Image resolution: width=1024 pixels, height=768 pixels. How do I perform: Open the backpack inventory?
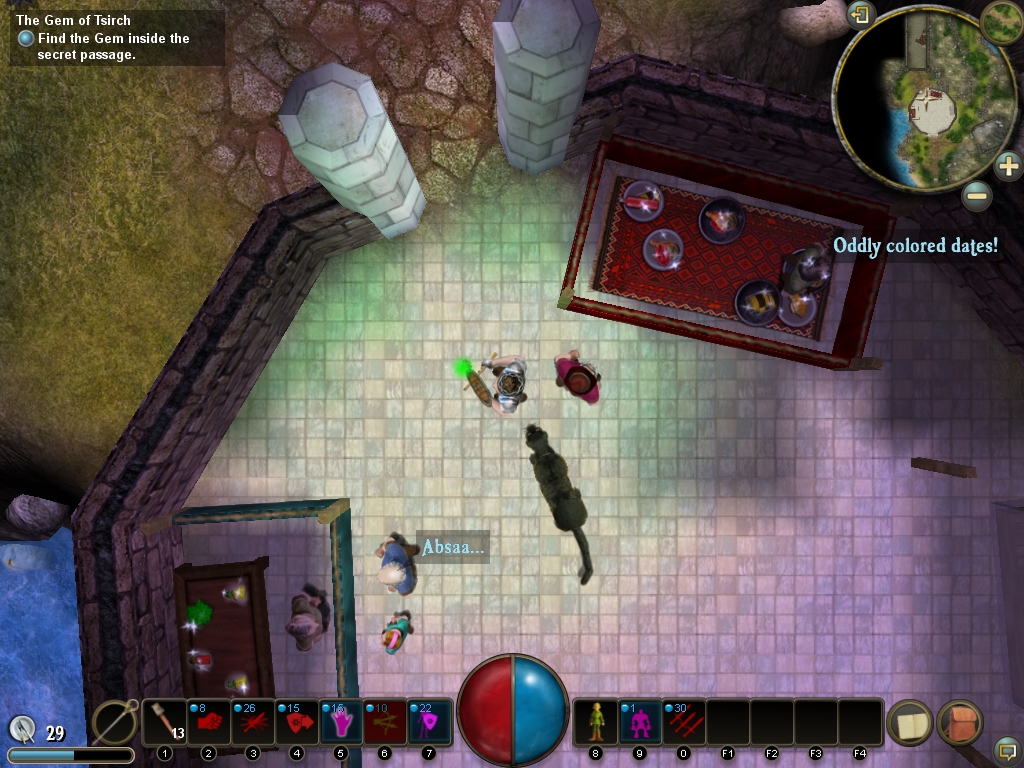960,722
